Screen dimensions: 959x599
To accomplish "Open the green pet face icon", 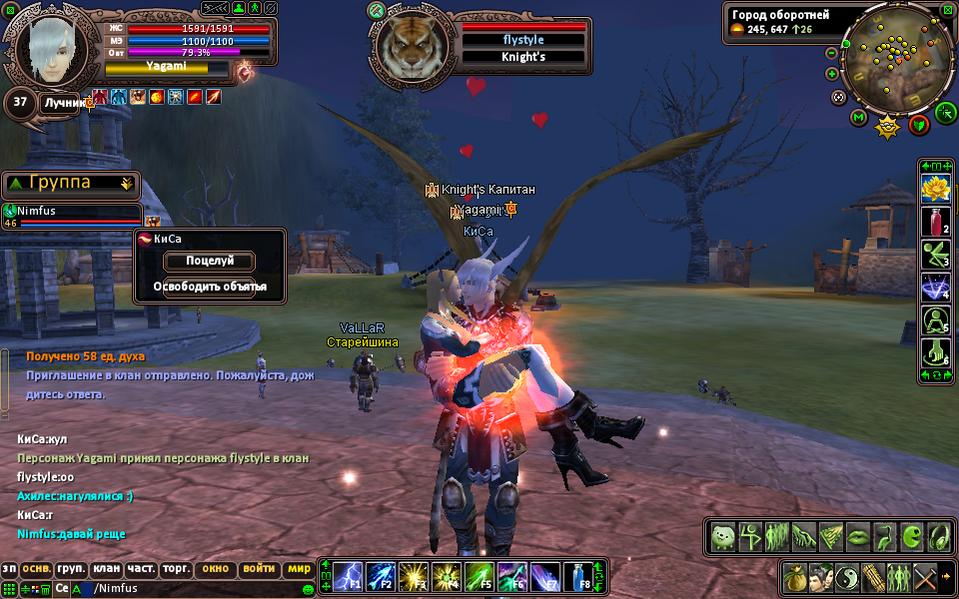I will (x=723, y=537).
